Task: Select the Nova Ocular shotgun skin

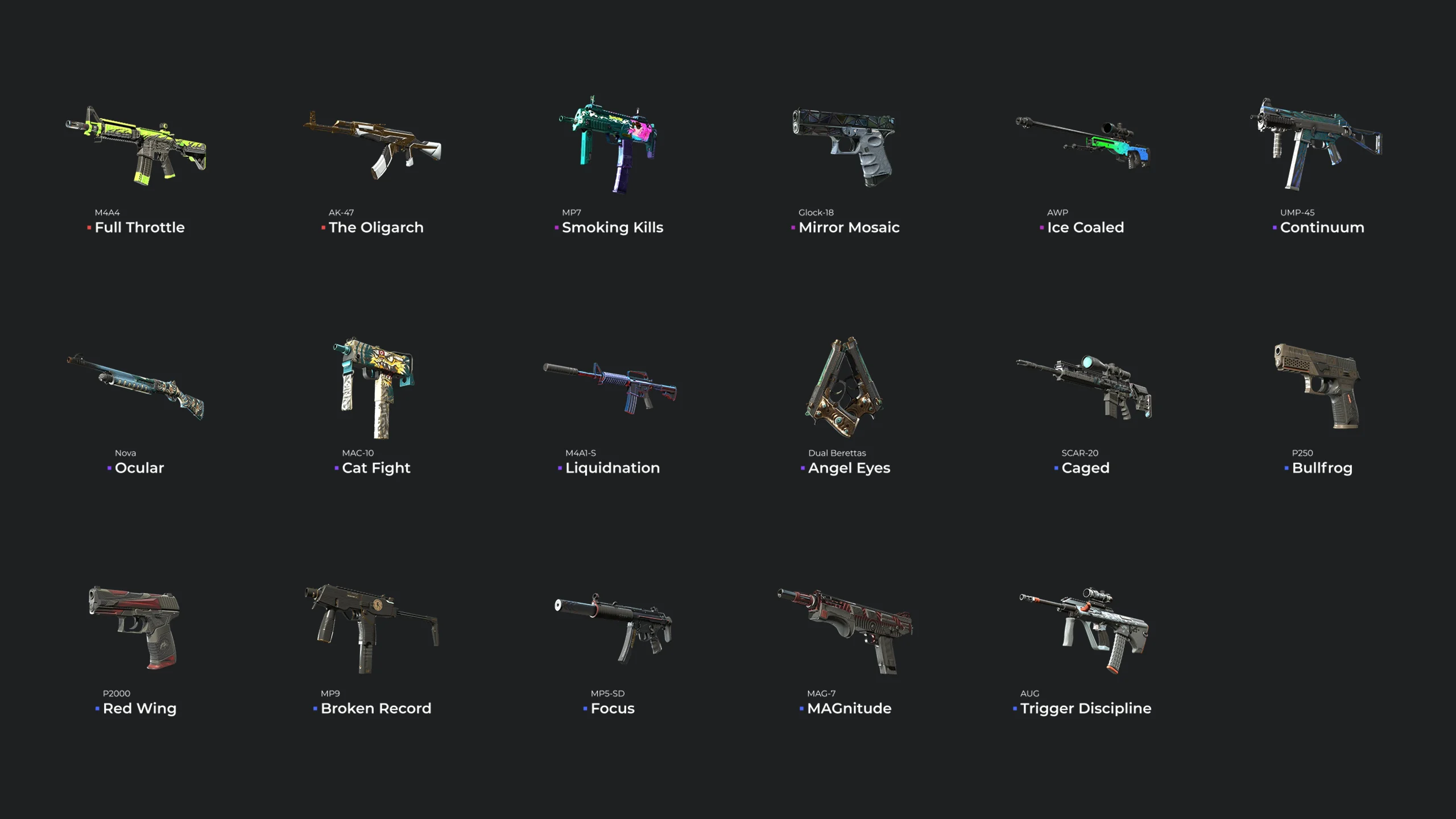Action: (136, 387)
